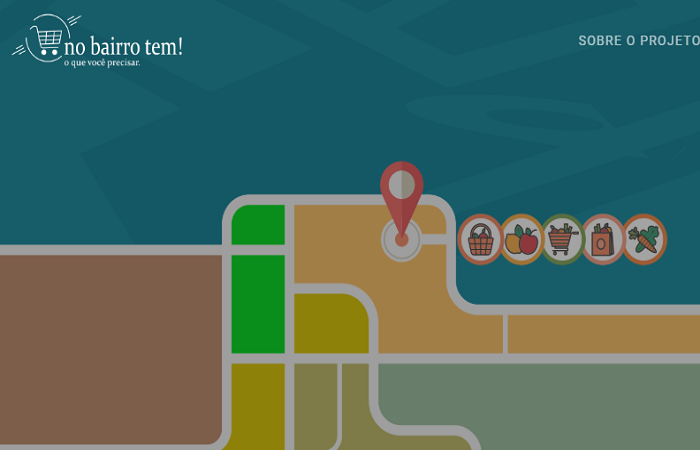Image resolution: width=700 pixels, height=450 pixels.
Task: Select the apple and lemon icon
Action: coord(522,240)
